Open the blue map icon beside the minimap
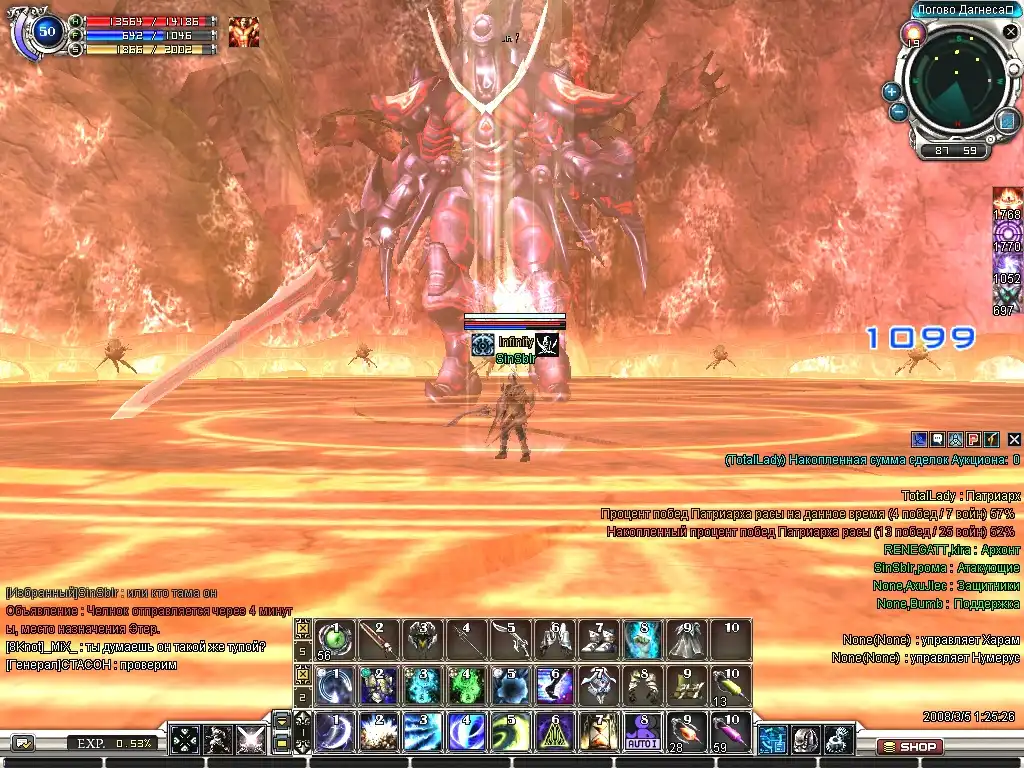Image resolution: width=1024 pixels, height=768 pixels. point(1007,121)
